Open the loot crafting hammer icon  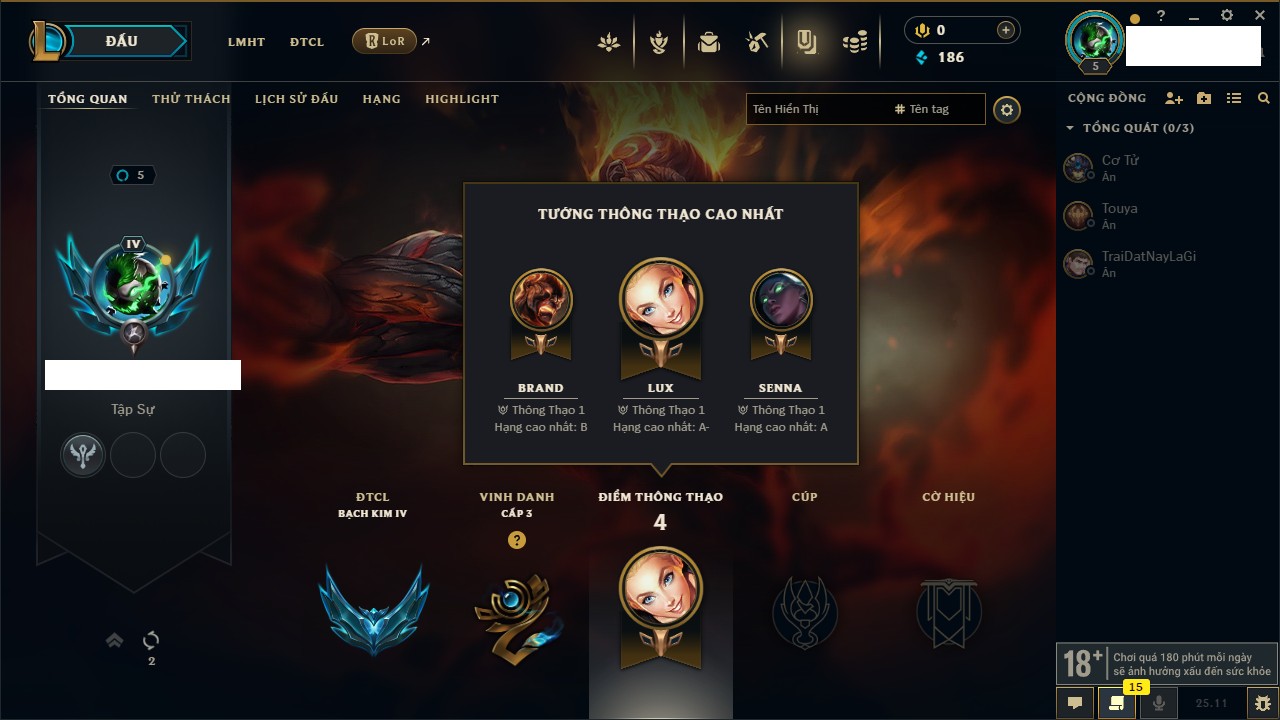pyautogui.click(x=757, y=42)
